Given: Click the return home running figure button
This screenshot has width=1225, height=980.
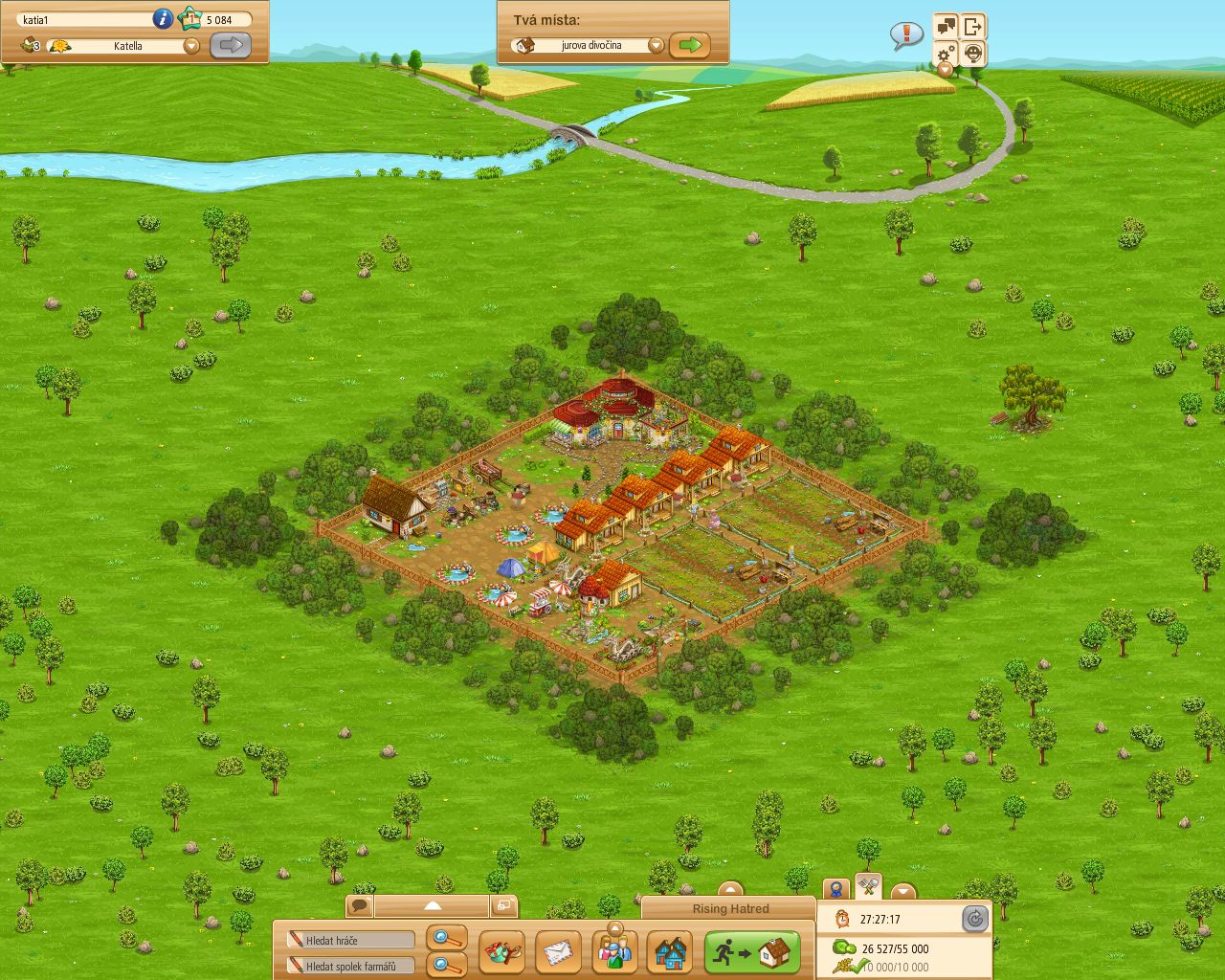Looking at the screenshot, I should (754, 951).
